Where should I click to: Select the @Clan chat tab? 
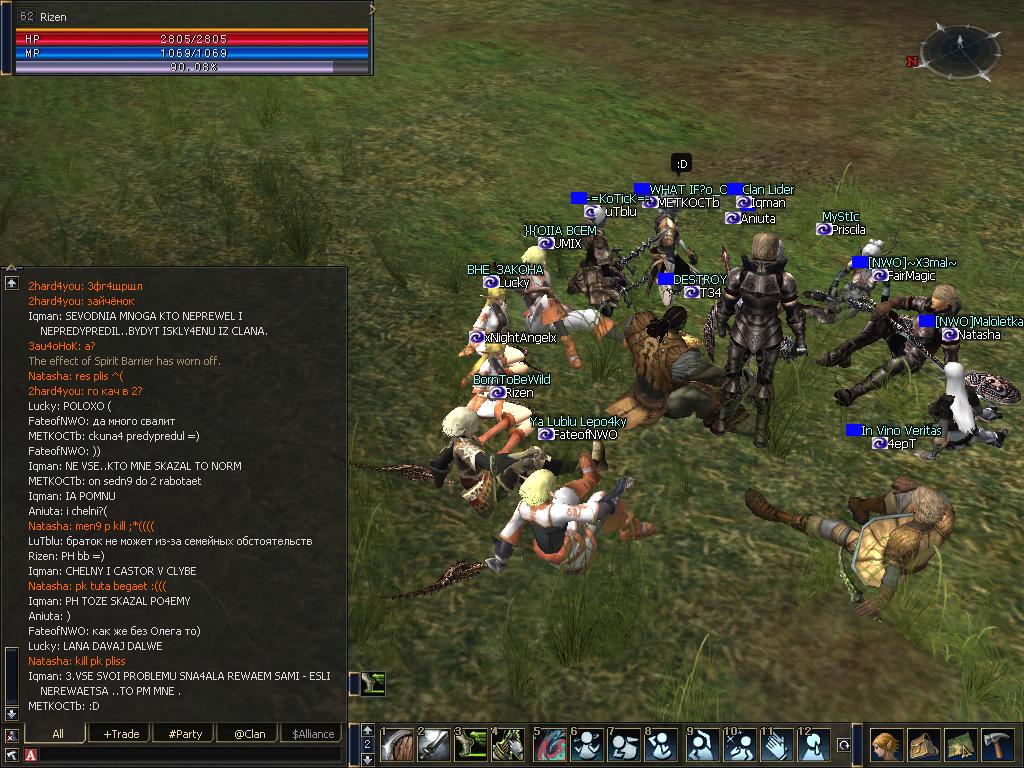pos(249,733)
